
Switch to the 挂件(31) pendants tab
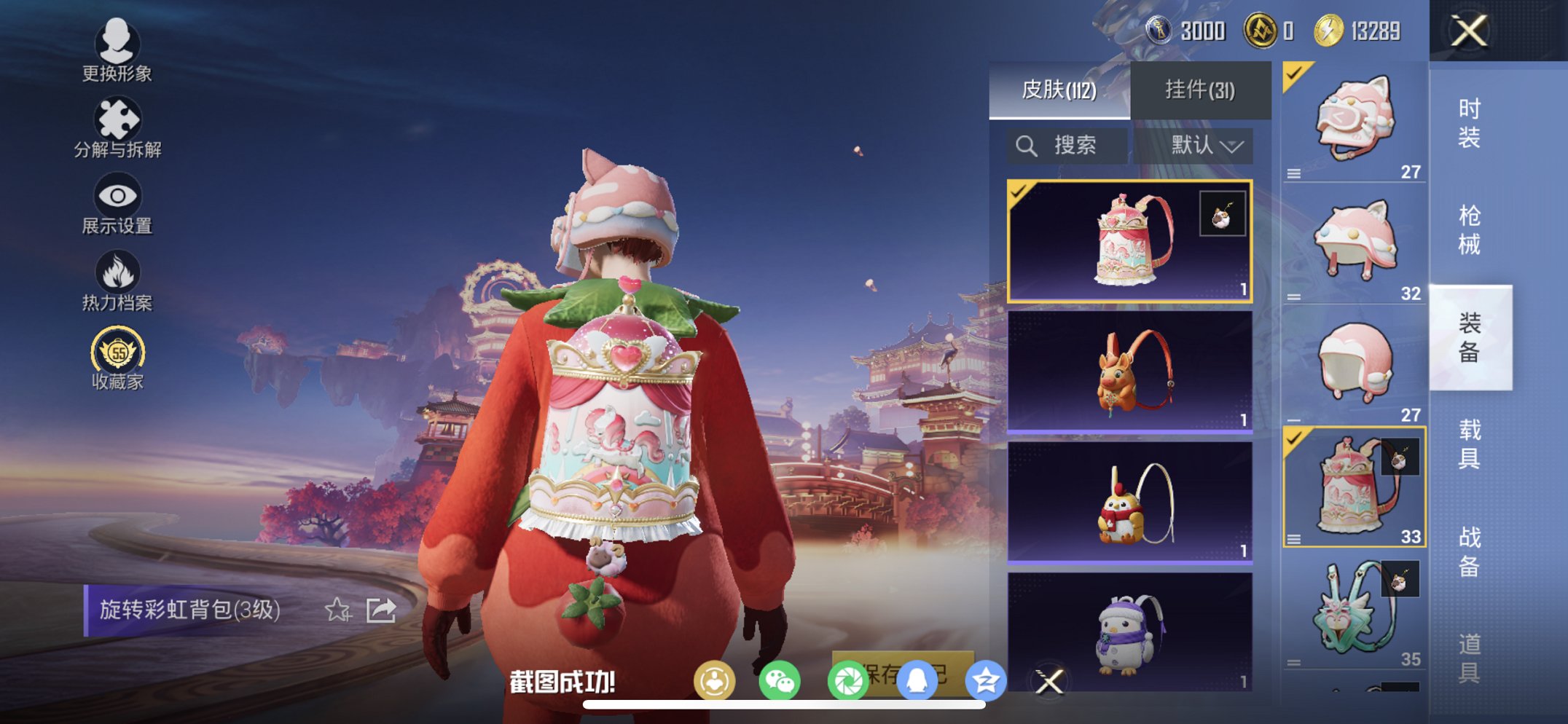pos(1201,90)
